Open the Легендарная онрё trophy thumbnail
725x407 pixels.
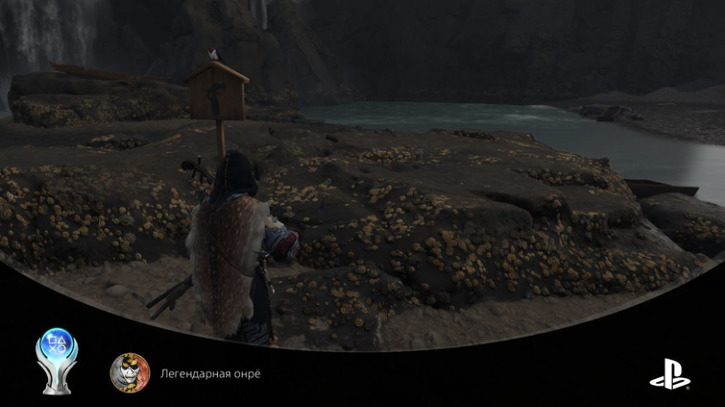click(x=129, y=372)
